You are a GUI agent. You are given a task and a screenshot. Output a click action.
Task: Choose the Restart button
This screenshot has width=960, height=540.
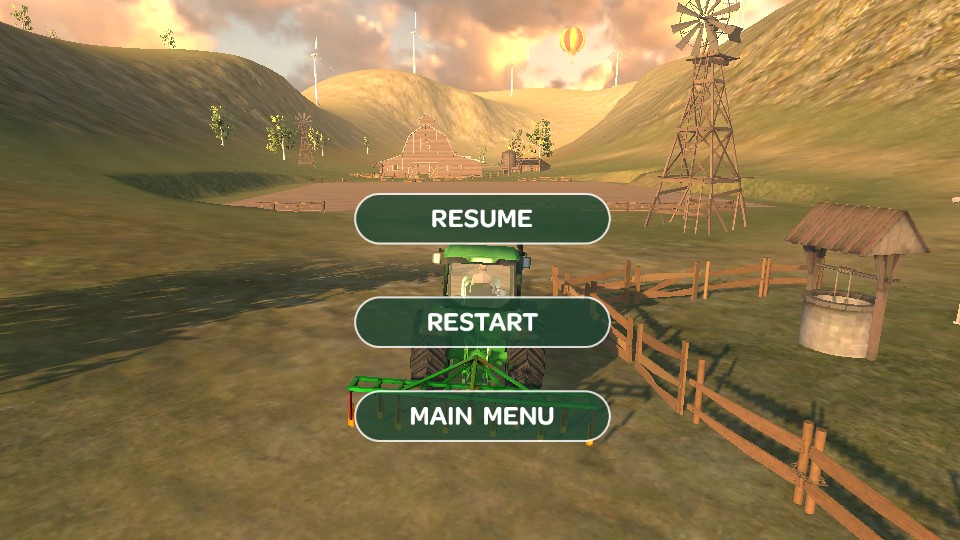click(x=482, y=322)
